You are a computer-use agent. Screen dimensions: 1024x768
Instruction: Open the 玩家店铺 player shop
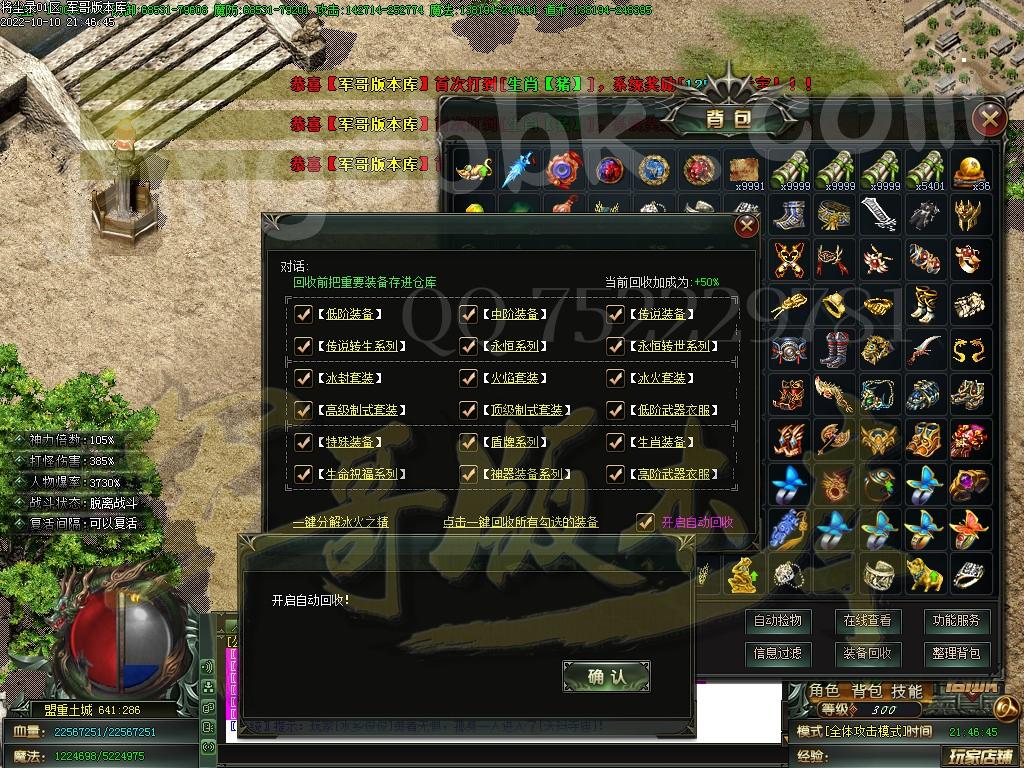point(981,755)
